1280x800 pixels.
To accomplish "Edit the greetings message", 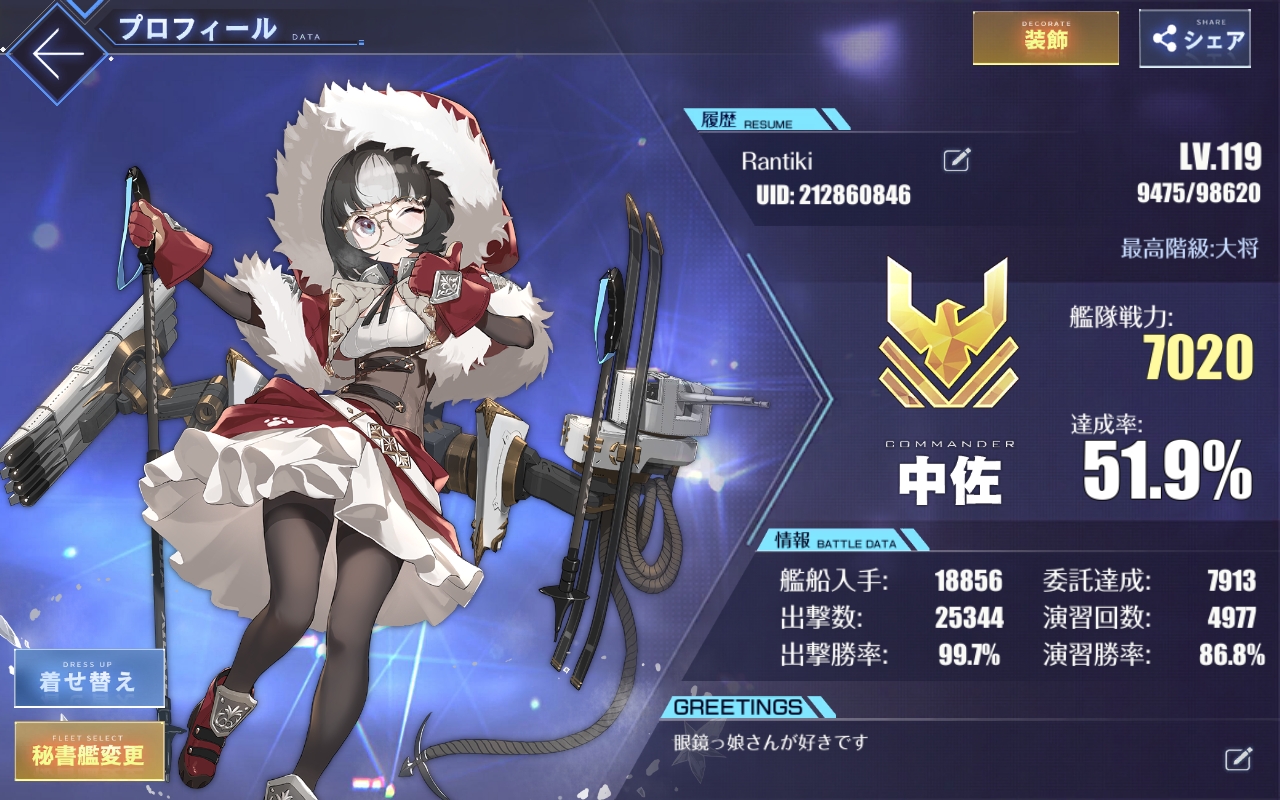I will (1238, 758).
